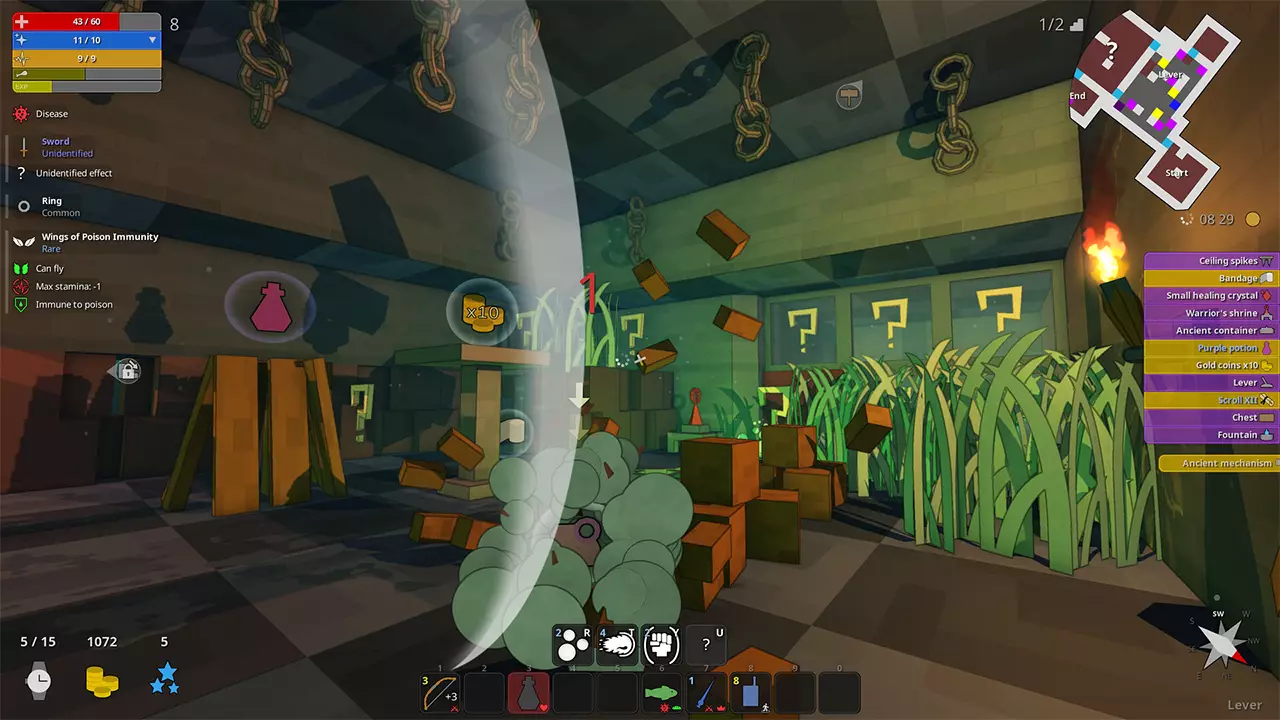Select the green fish hotbar slot
The height and width of the screenshot is (720, 1280).
[662, 693]
